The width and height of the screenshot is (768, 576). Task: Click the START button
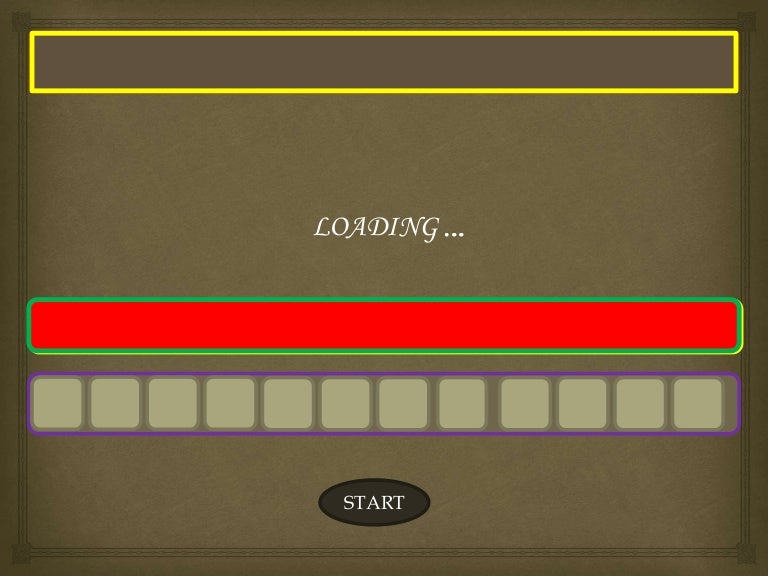click(x=374, y=502)
